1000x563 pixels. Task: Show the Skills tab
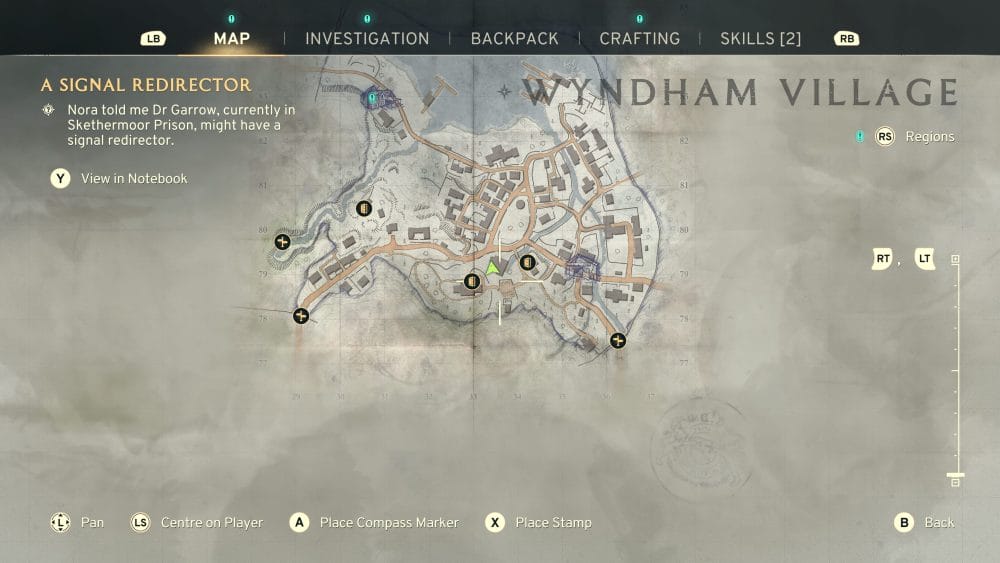(761, 39)
